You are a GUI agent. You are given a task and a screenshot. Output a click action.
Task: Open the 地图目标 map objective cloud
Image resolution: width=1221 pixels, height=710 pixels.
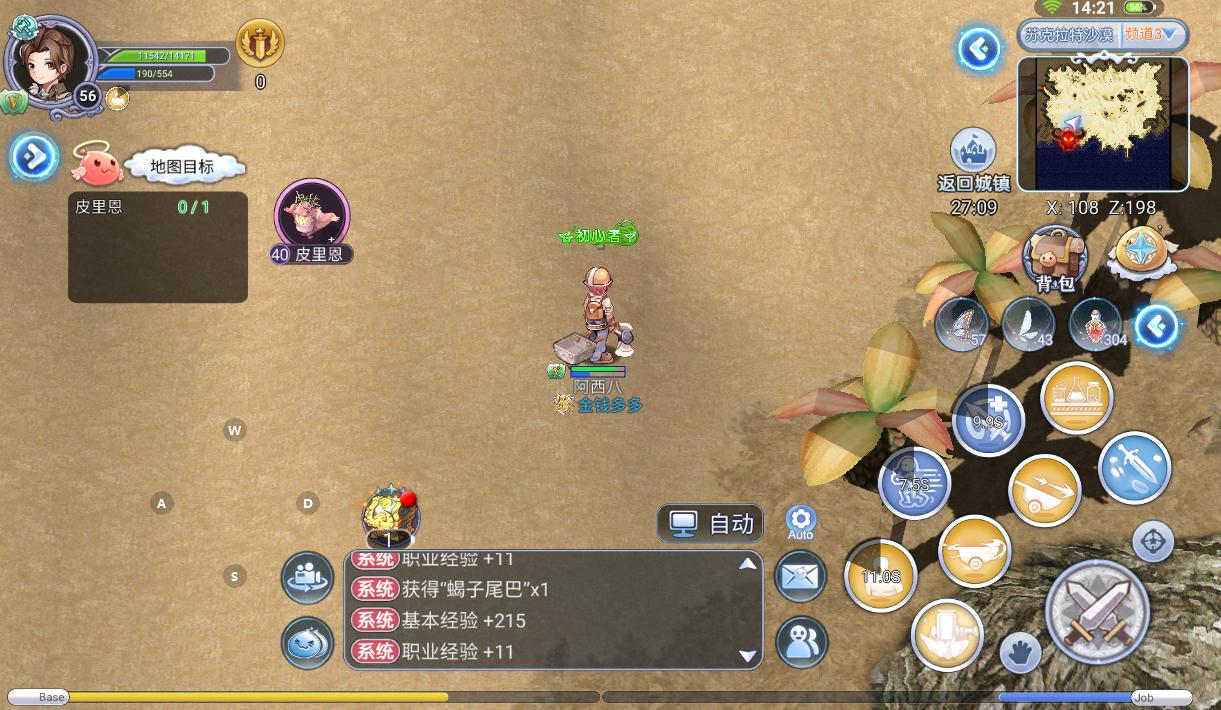pyautogui.click(x=181, y=166)
